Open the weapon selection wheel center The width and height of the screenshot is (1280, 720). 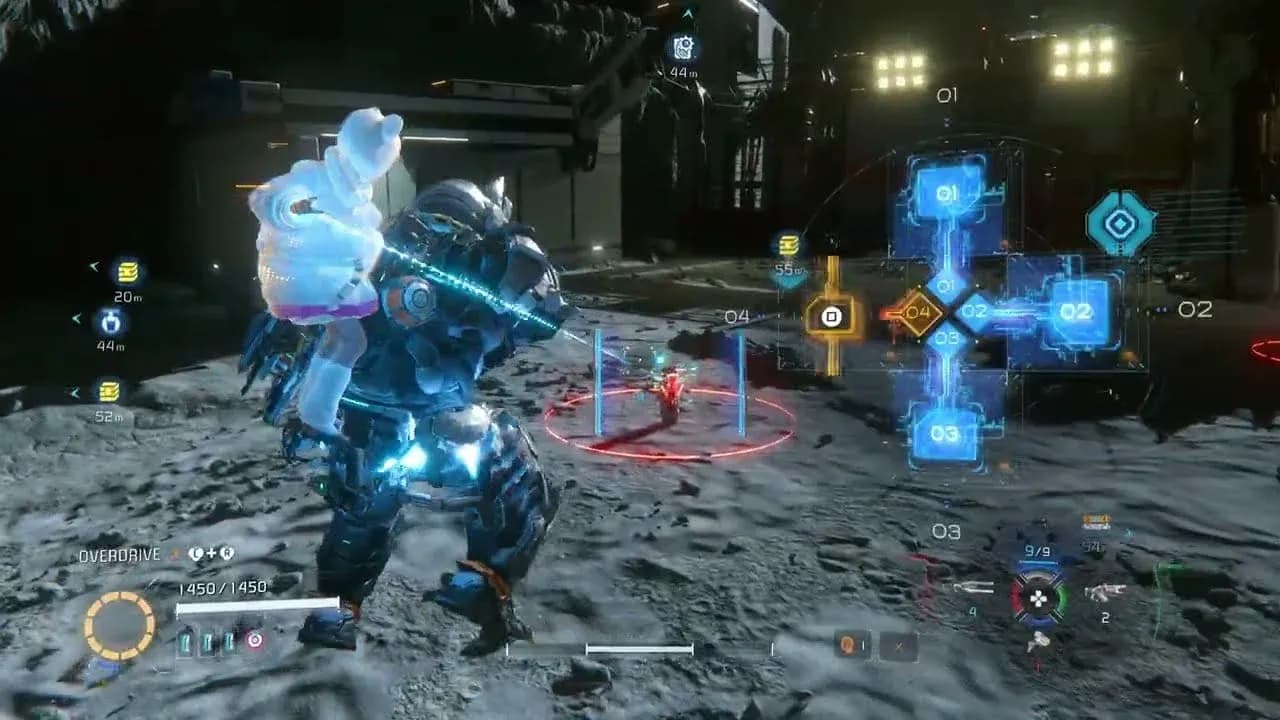1039,599
